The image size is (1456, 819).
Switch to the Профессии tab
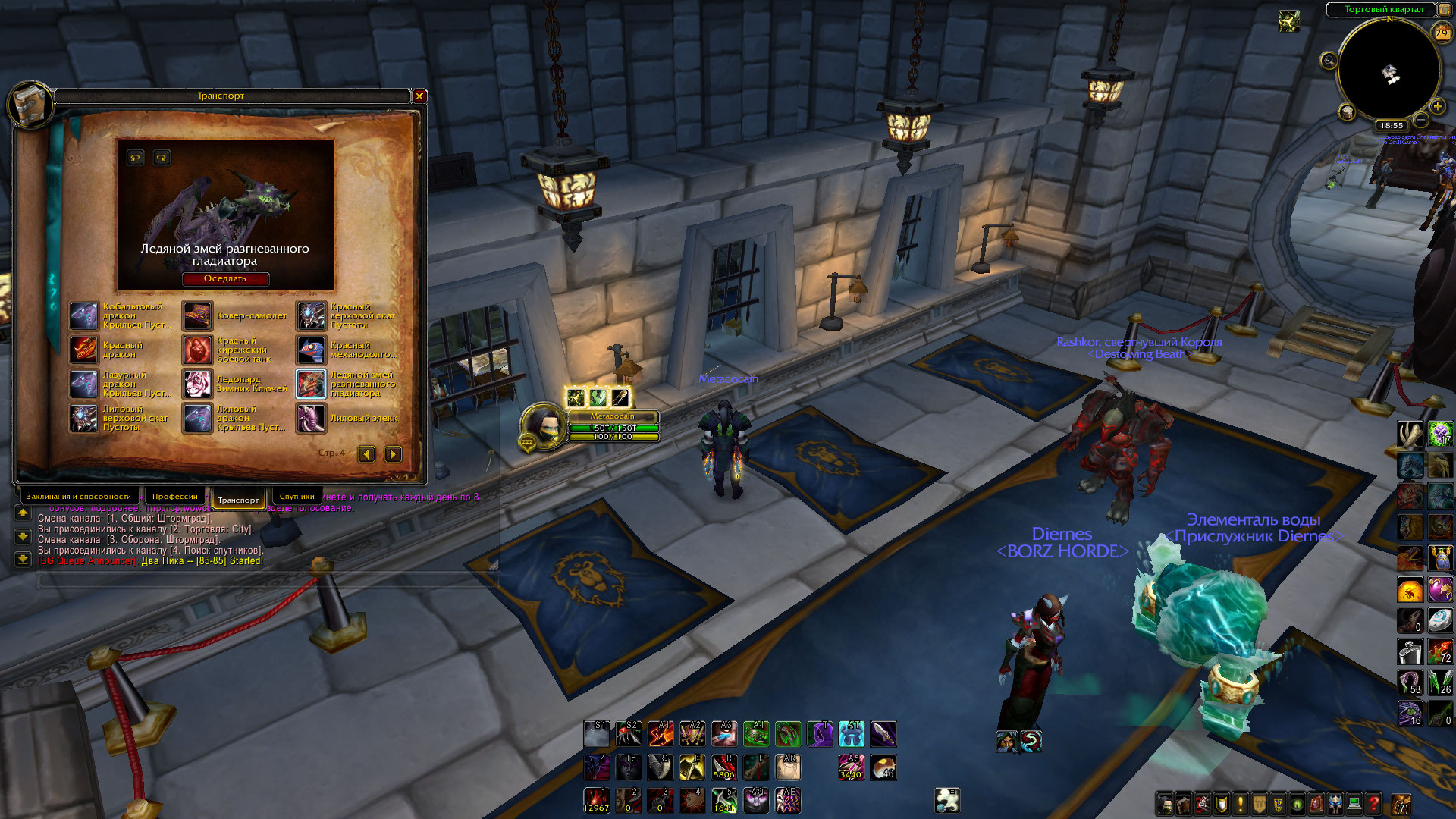174,497
